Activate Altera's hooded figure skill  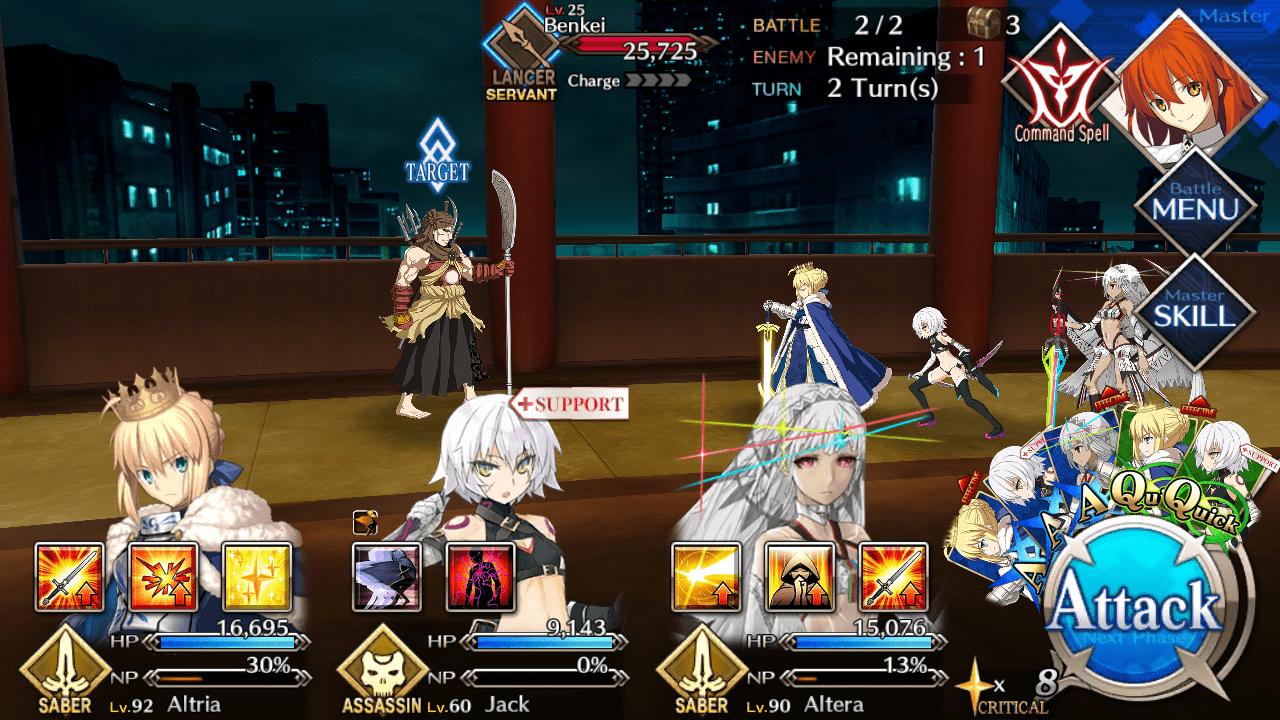[x=799, y=577]
